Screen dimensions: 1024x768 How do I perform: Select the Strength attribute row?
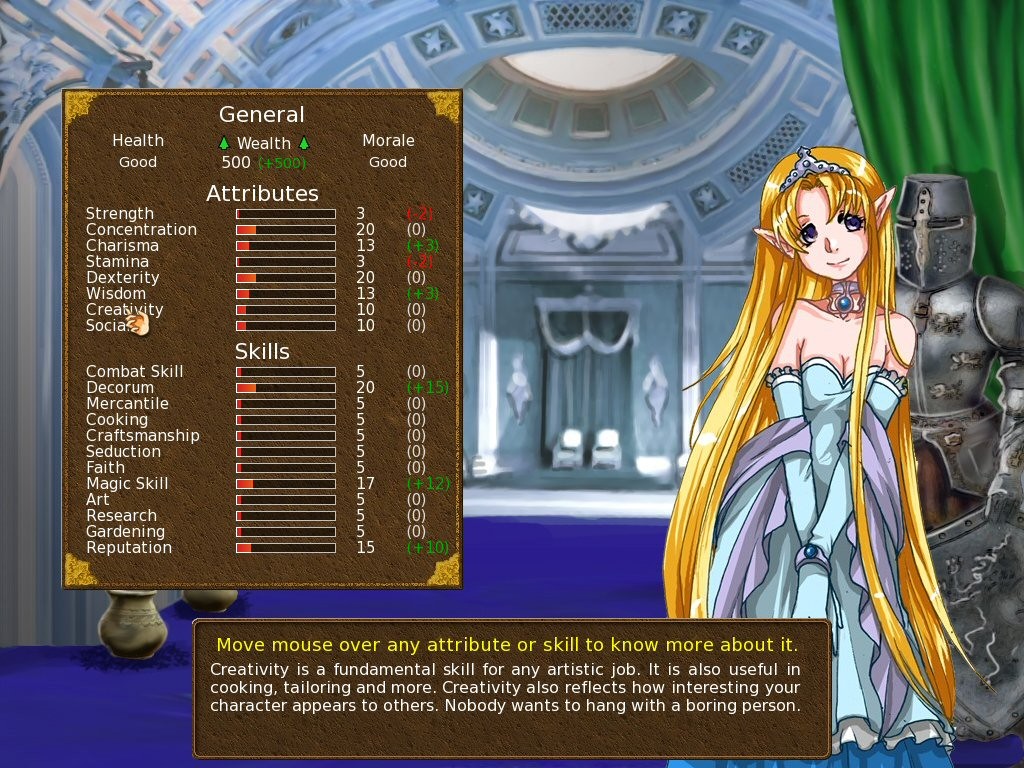tap(120, 214)
